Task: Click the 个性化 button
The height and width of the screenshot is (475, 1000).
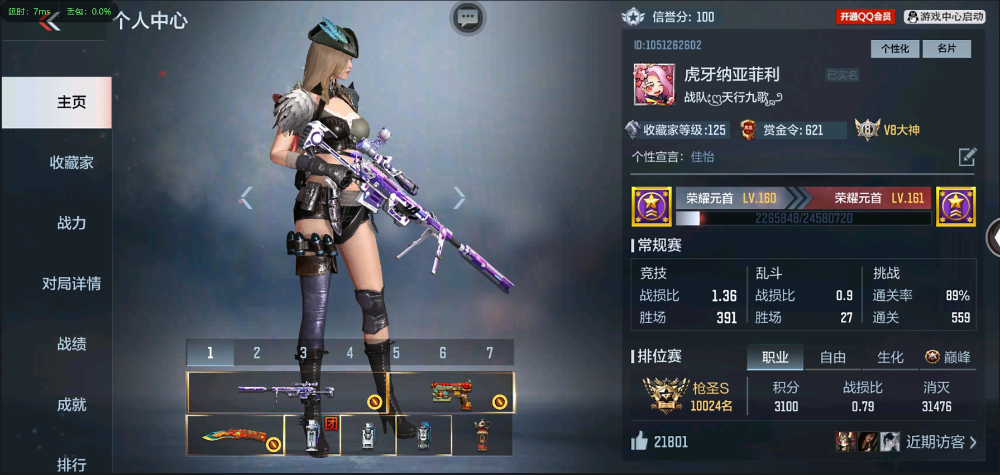Action: pos(894,48)
